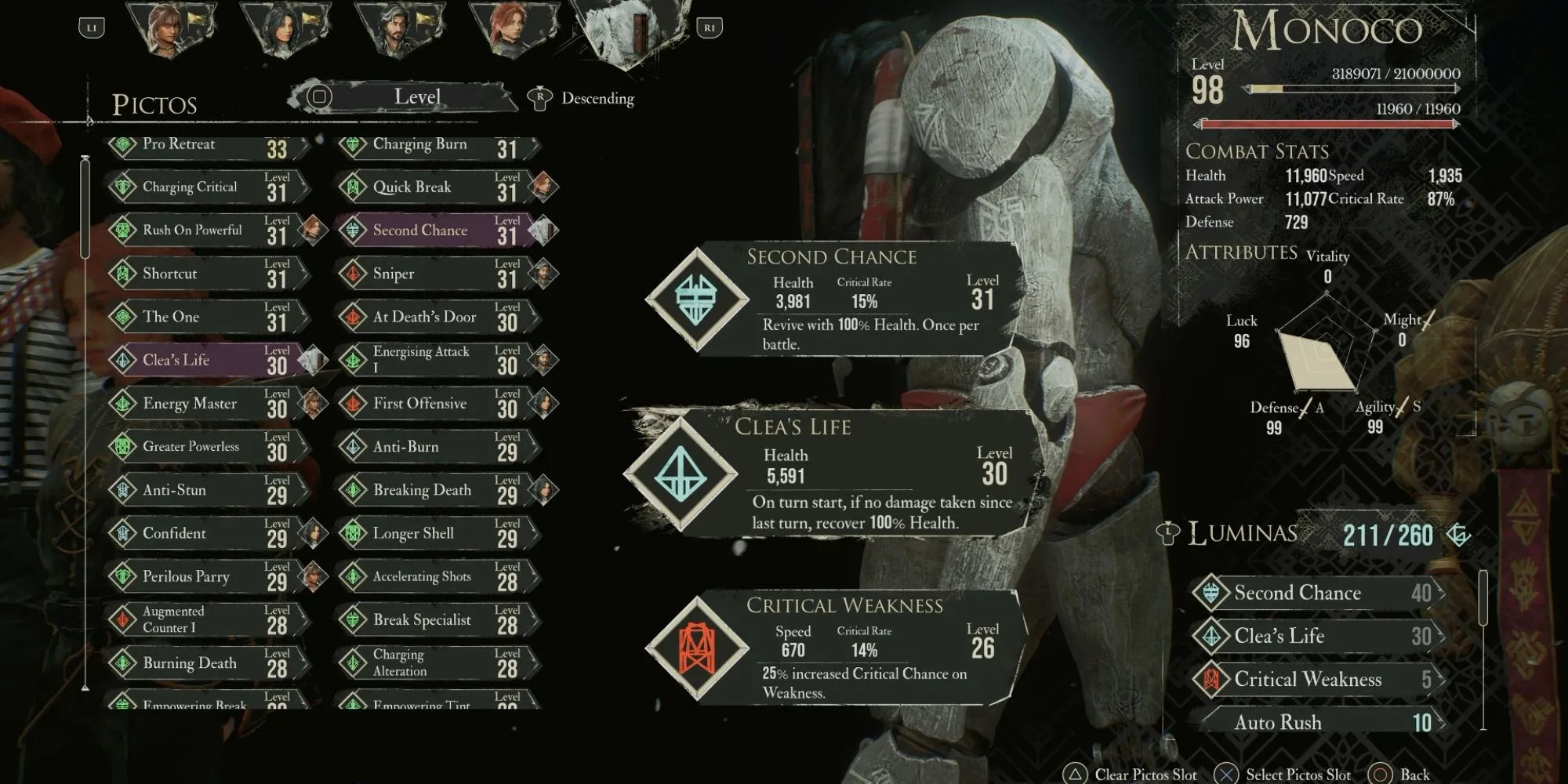The image size is (1568, 784).
Task: Choose the Sniper pictos entry
Action: pyautogui.click(x=435, y=274)
